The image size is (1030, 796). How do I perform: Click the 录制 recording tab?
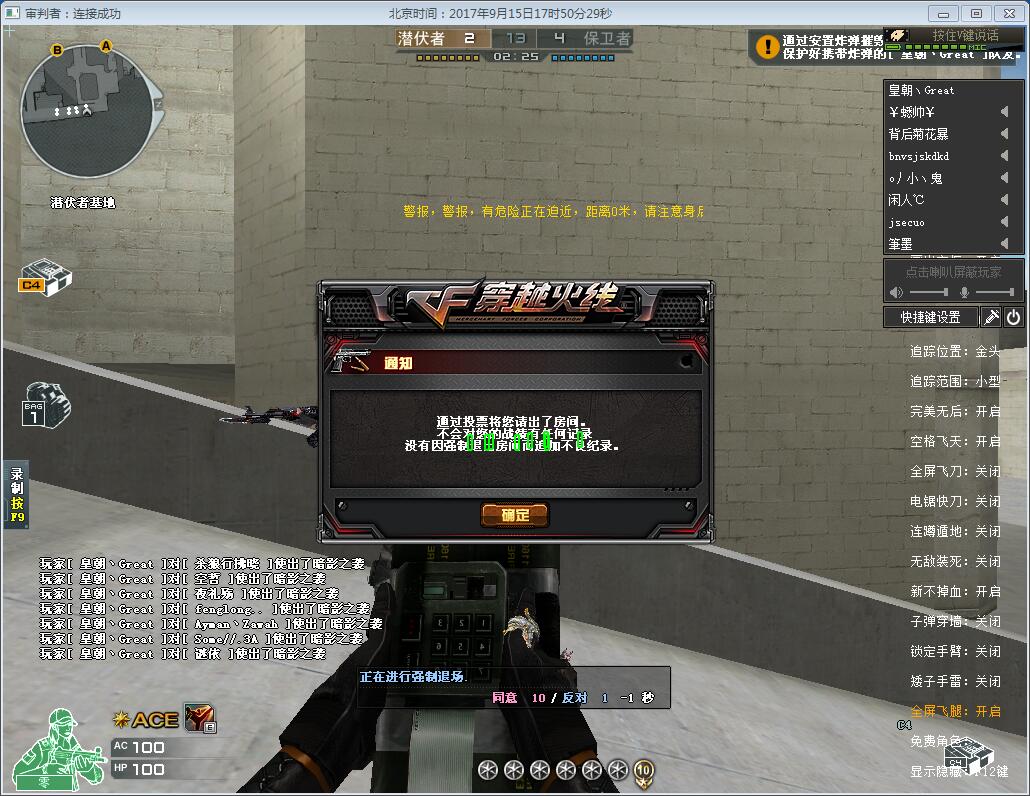click(x=17, y=494)
